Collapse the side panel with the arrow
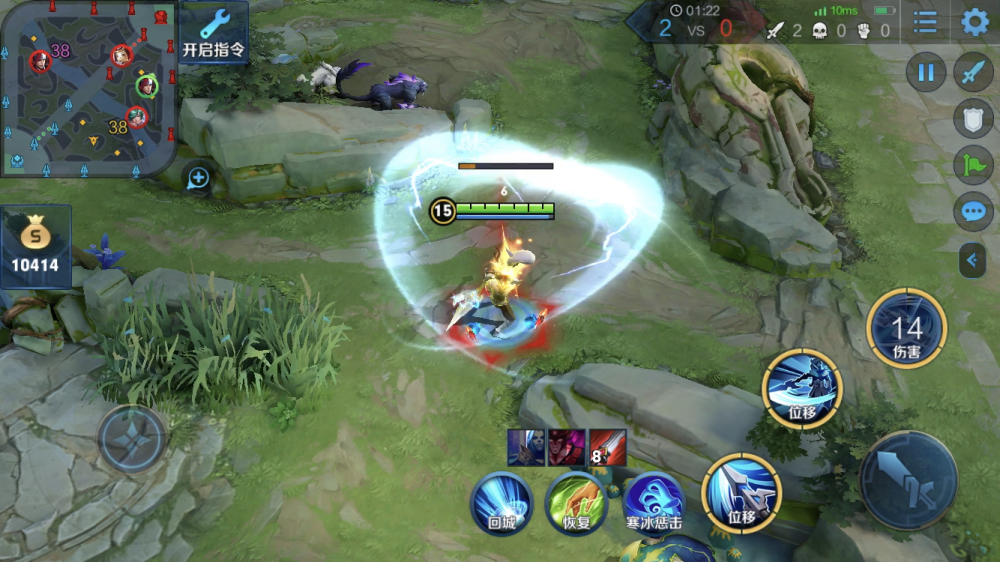 972,261
